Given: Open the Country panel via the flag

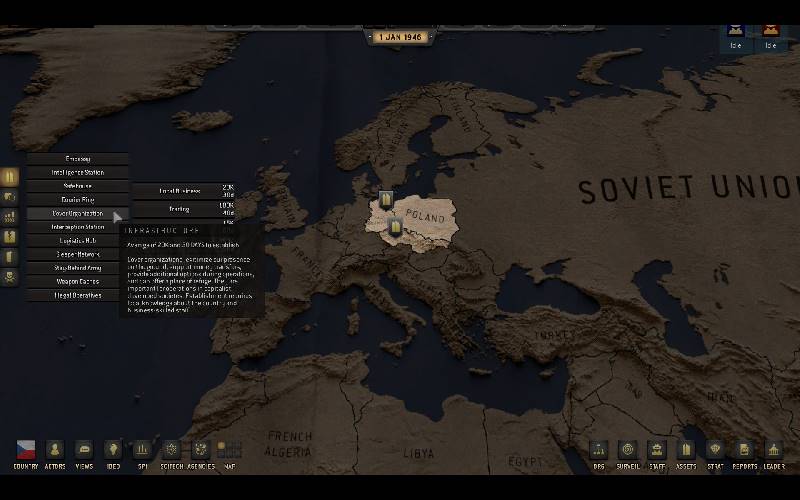Looking at the screenshot, I should tap(26, 451).
